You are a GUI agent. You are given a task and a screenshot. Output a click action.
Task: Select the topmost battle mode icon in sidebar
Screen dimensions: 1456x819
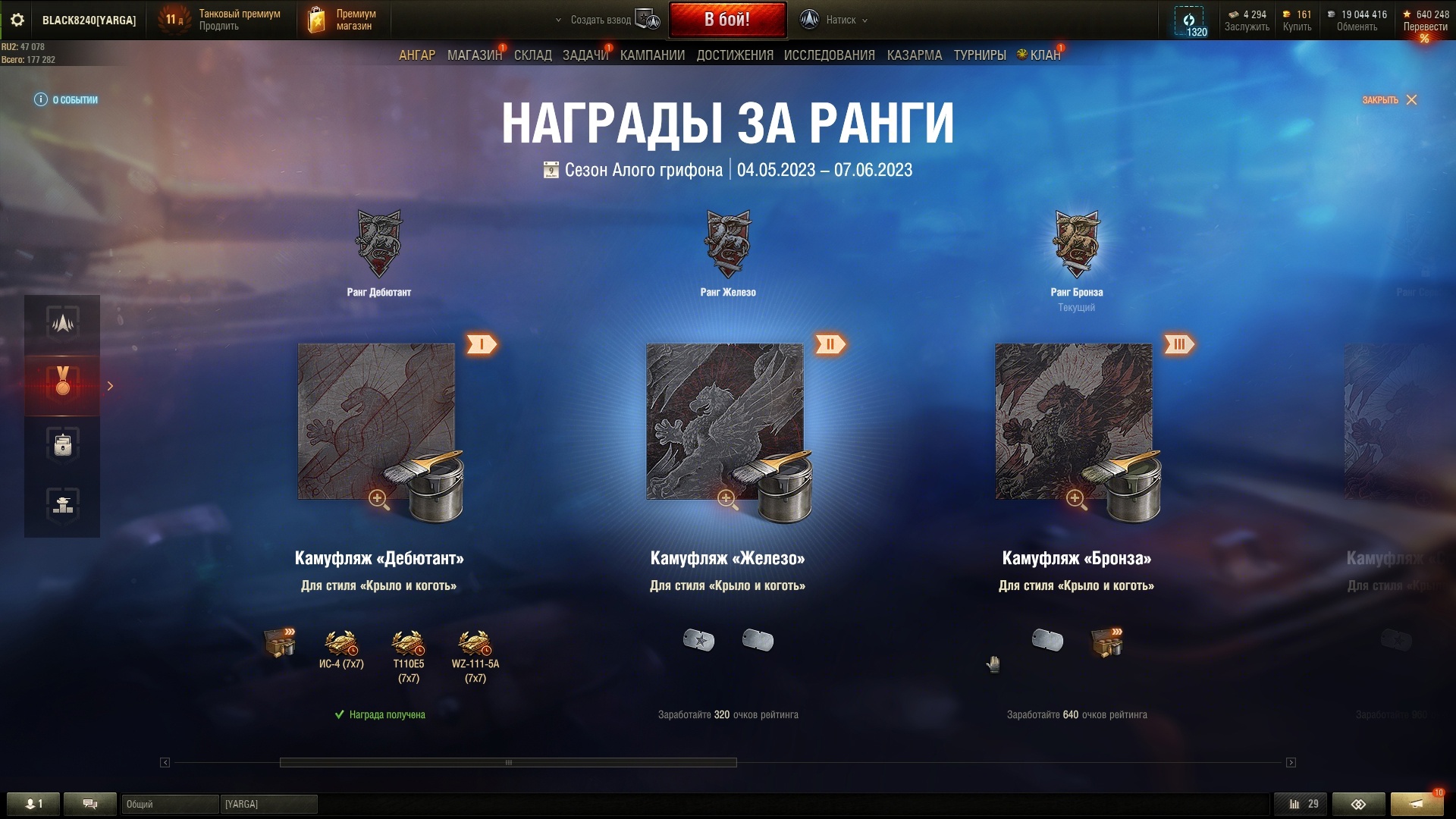tap(63, 325)
